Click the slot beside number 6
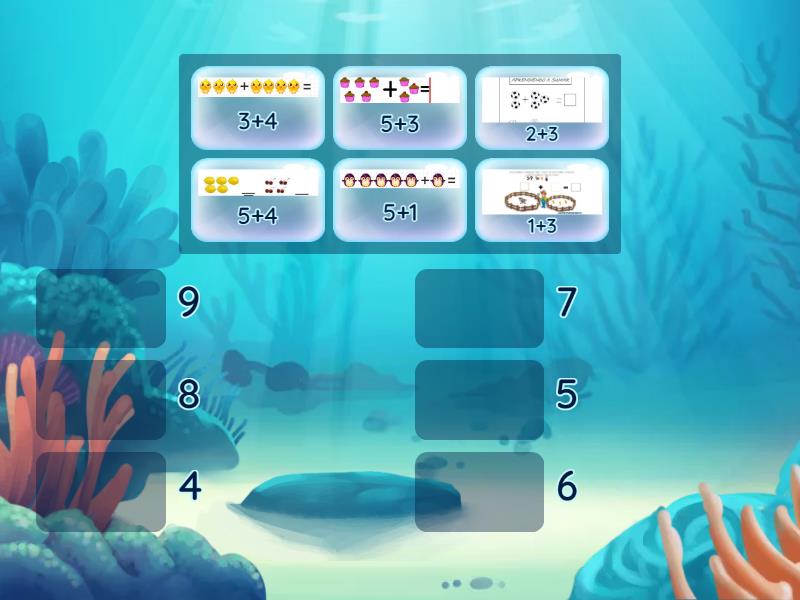800x600 pixels. 479,492
